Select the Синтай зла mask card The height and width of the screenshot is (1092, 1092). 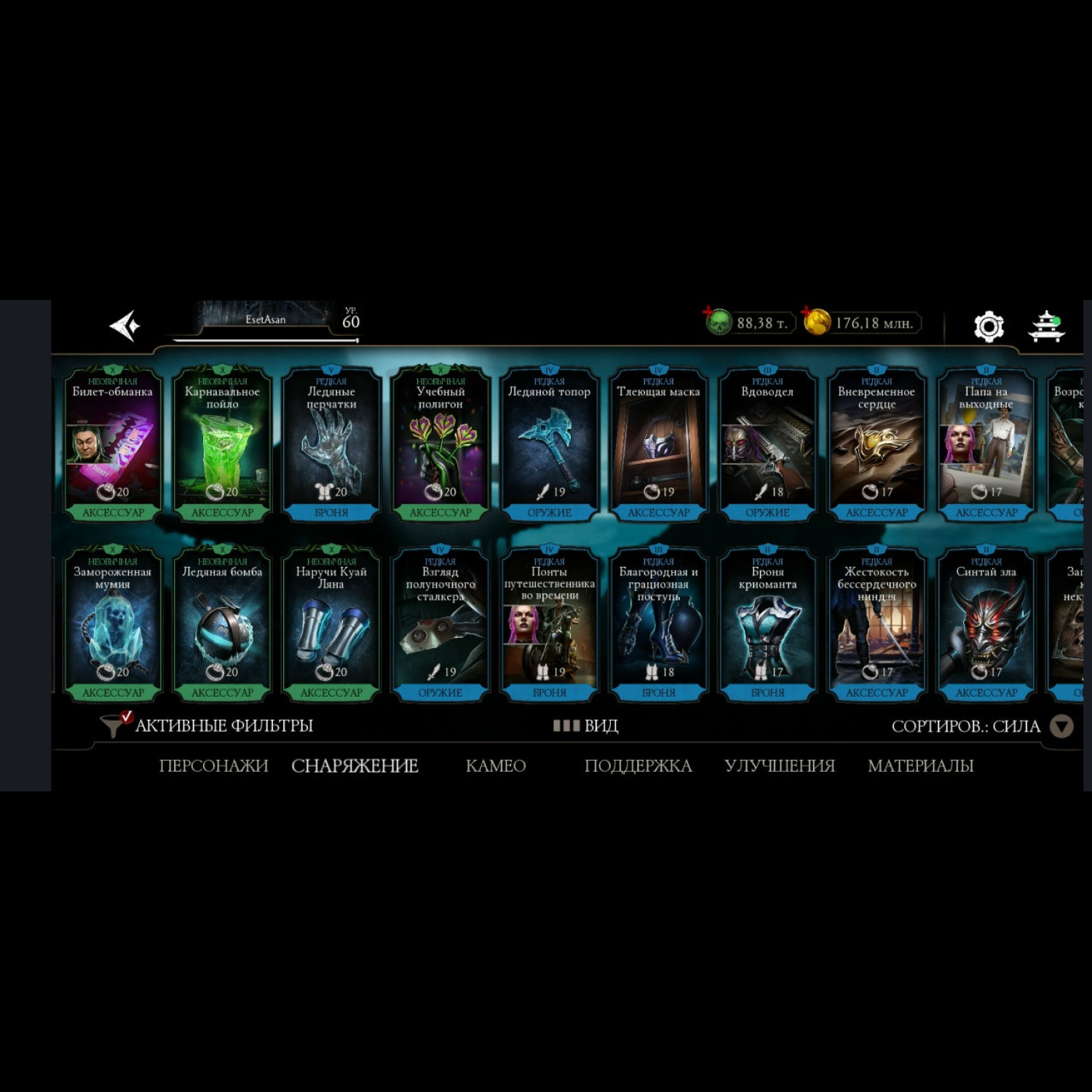click(x=986, y=624)
